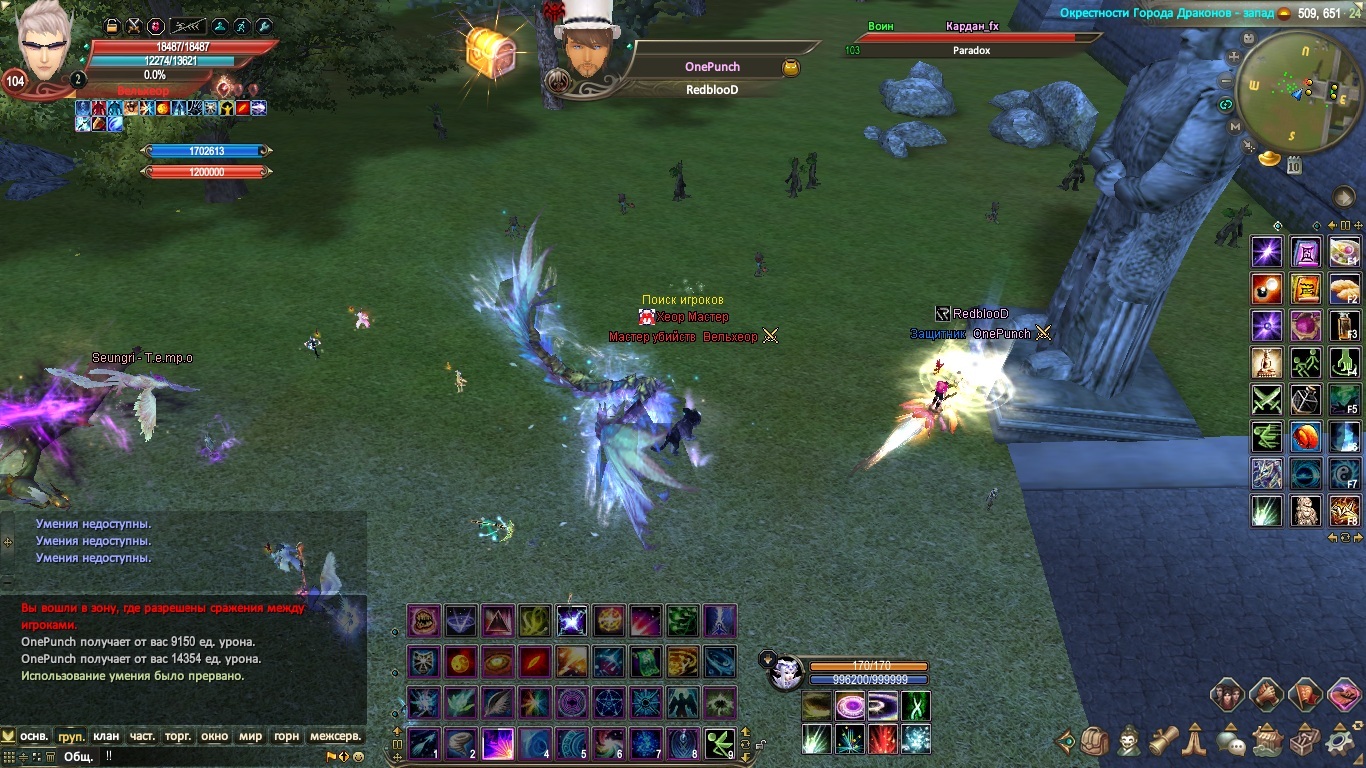The height and width of the screenshot is (768, 1366).
Task: Open the glowing golden treasure chest
Action: (489, 50)
